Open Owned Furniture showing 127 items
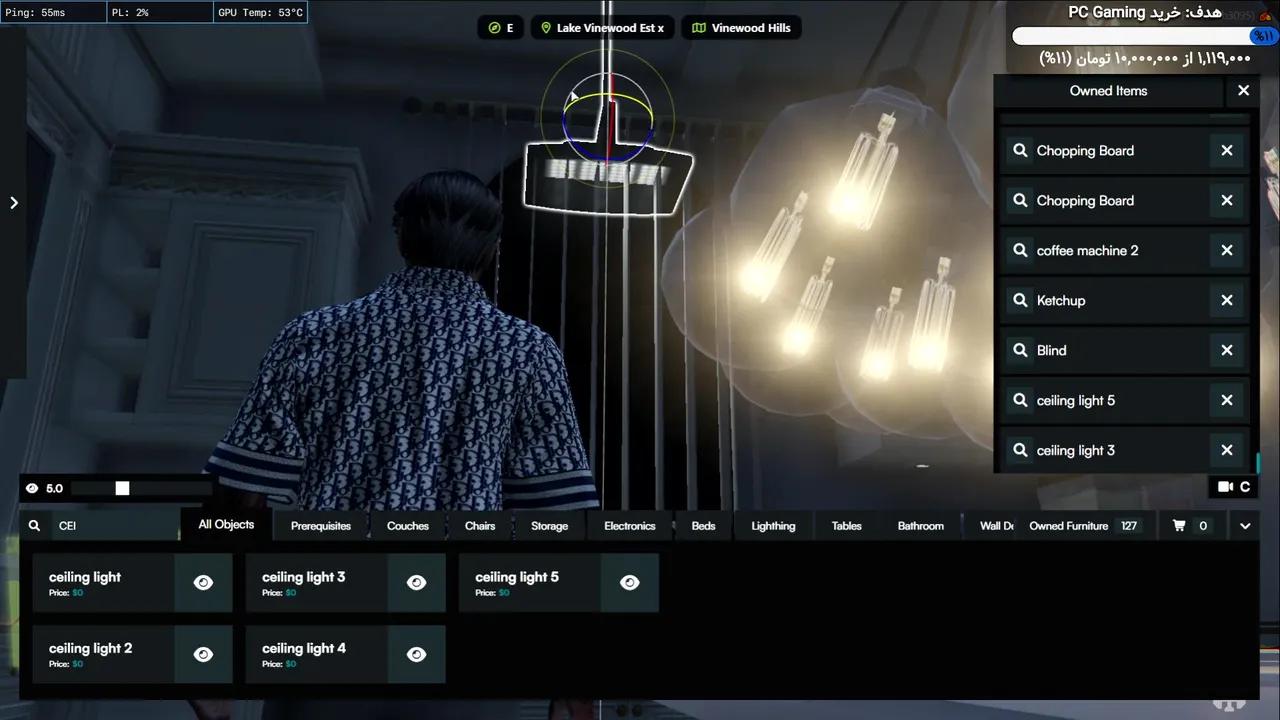Viewport: 1280px width, 720px height. (1070, 525)
